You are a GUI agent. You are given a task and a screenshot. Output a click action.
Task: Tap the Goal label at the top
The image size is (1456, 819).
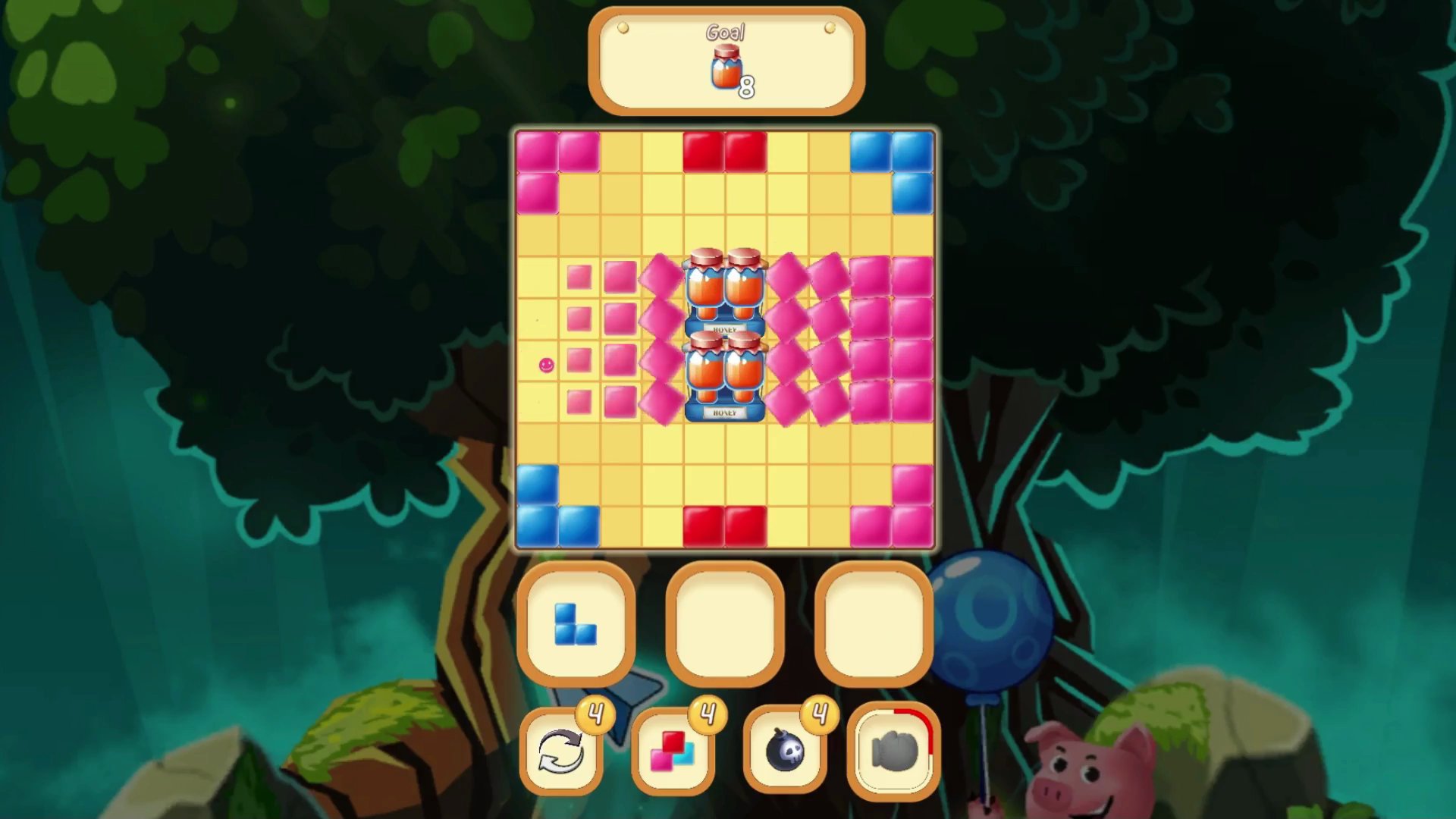[x=725, y=32]
